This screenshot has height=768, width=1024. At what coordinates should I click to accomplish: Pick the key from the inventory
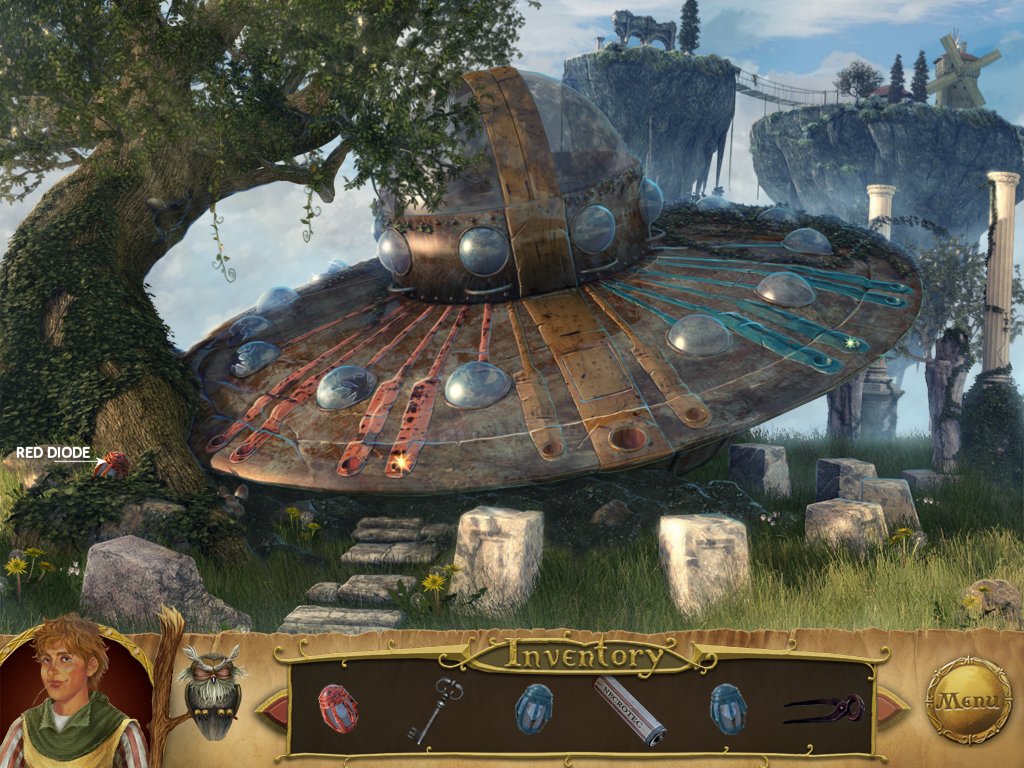(x=435, y=709)
